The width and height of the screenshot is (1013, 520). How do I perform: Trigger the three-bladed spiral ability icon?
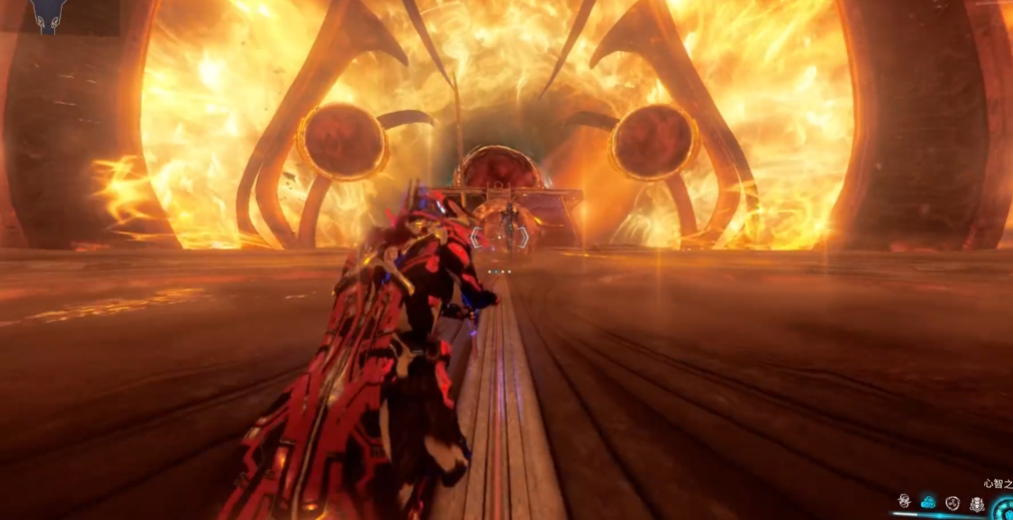952,501
